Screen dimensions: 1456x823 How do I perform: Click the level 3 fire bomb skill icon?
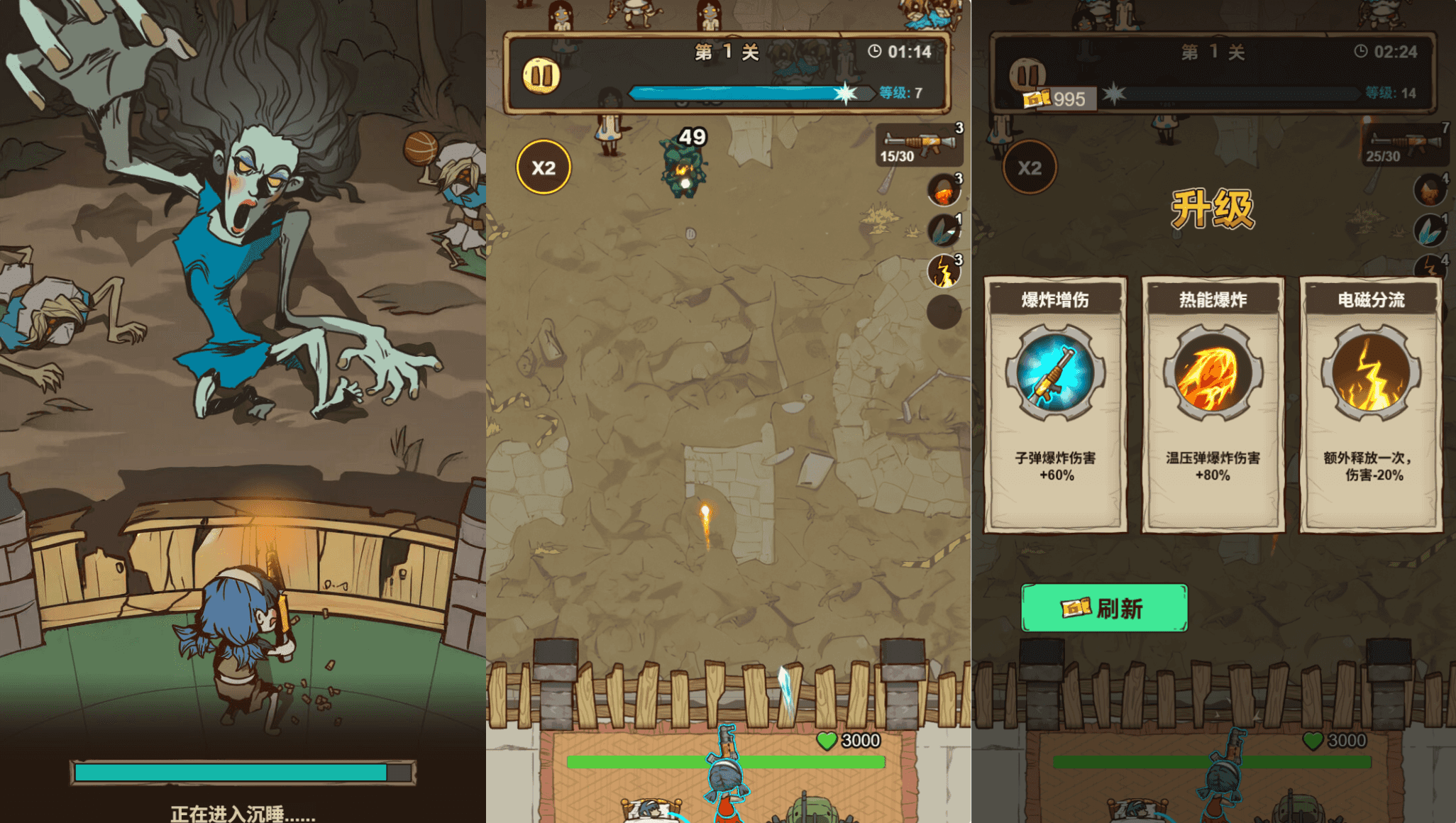[x=944, y=190]
